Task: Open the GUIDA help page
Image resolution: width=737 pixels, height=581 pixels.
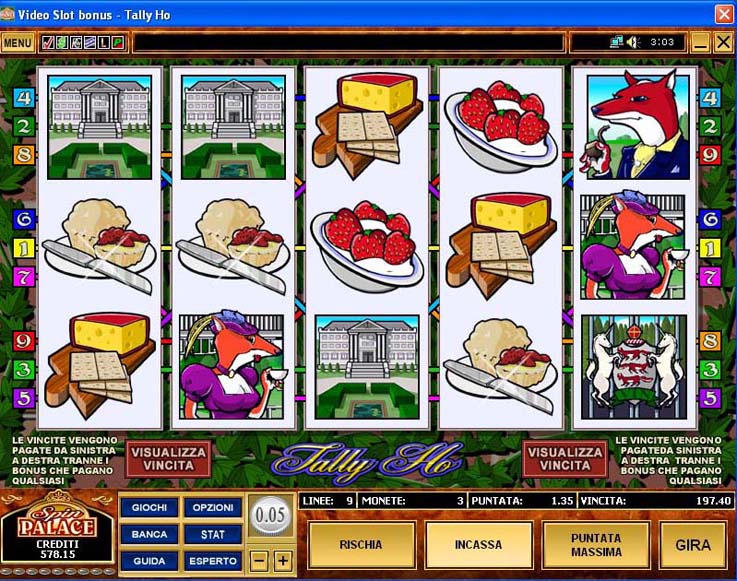Action: pyautogui.click(x=149, y=561)
